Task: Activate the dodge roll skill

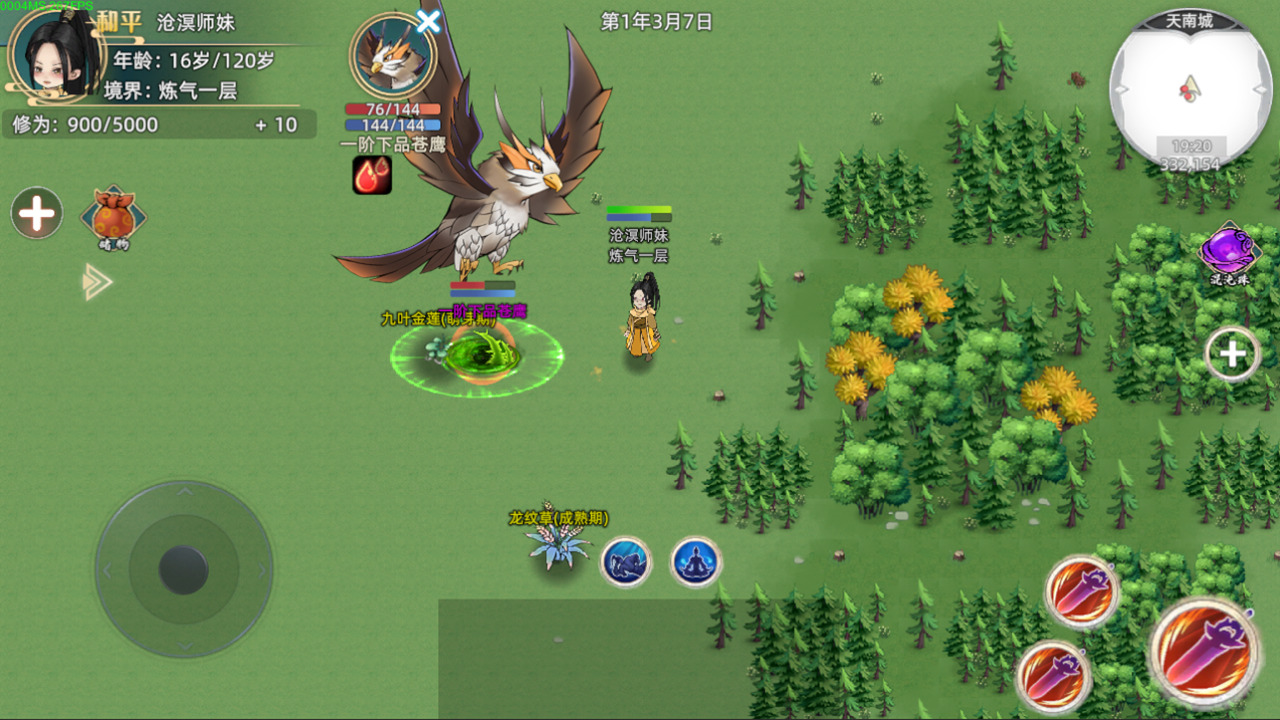Action: pyautogui.click(x=626, y=562)
